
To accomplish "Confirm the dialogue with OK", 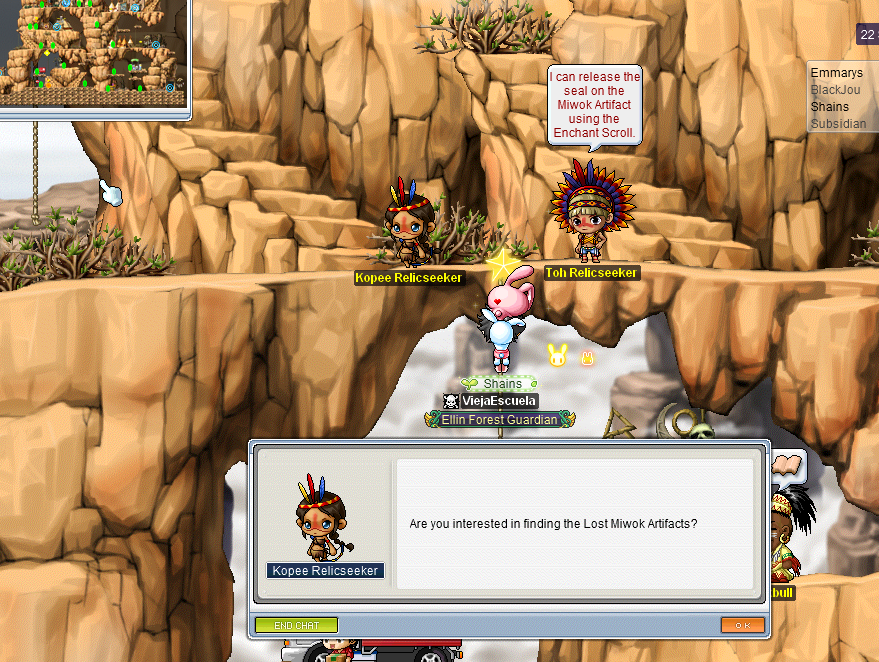I will (742, 625).
